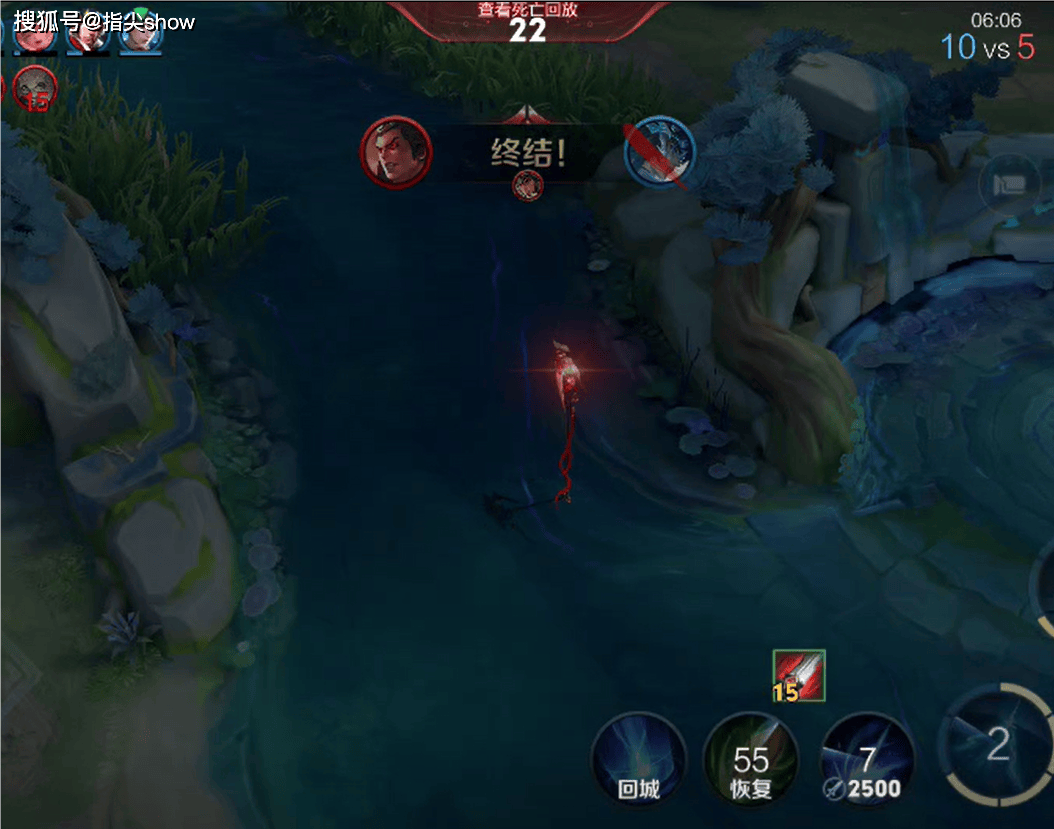Trigger the skill button showing cooldown 2
This screenshot has width=1054, height=829.
tap(997, 745)
